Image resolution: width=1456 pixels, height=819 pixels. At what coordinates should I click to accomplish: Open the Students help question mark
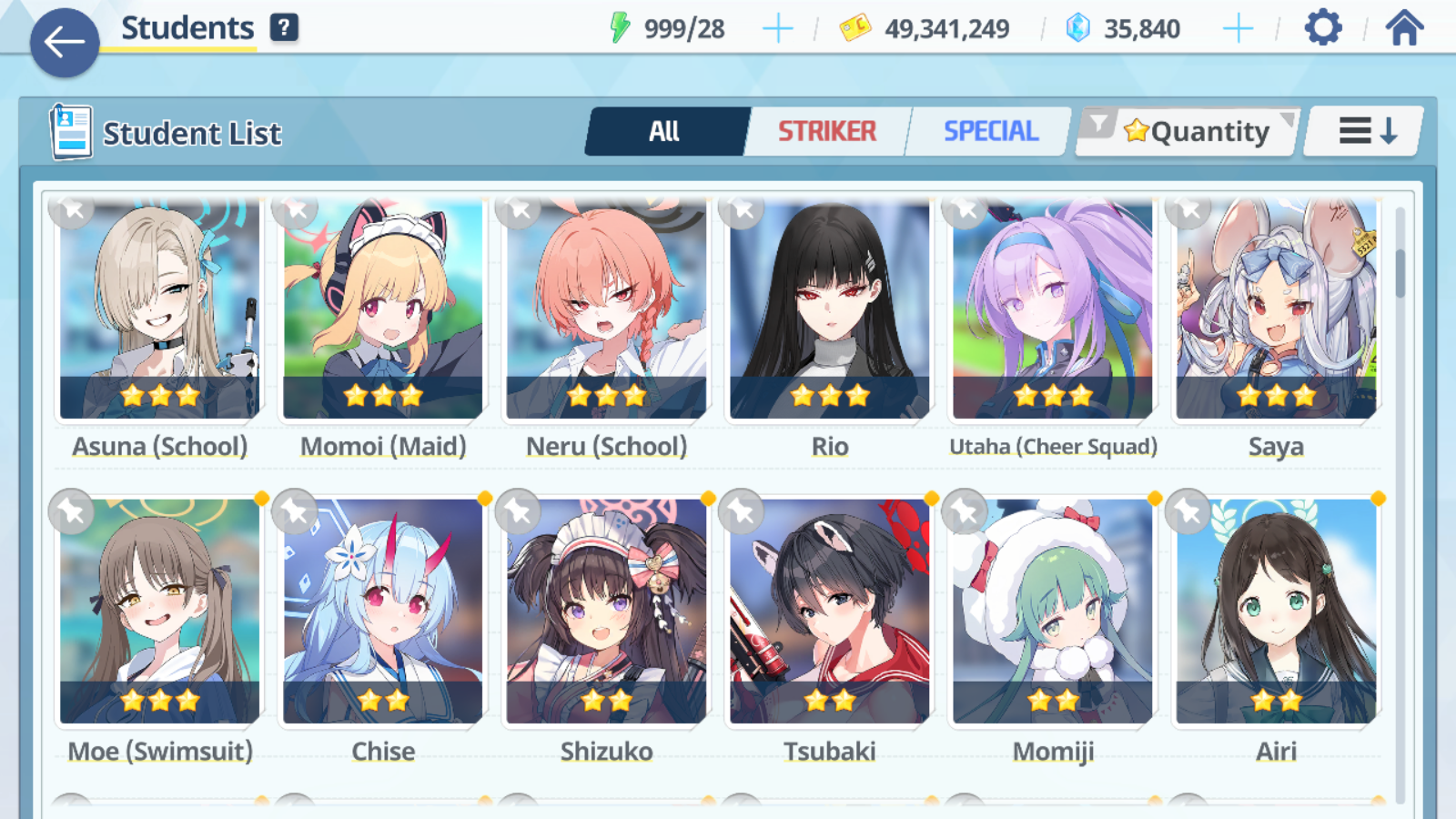click(x=284, y=27)
